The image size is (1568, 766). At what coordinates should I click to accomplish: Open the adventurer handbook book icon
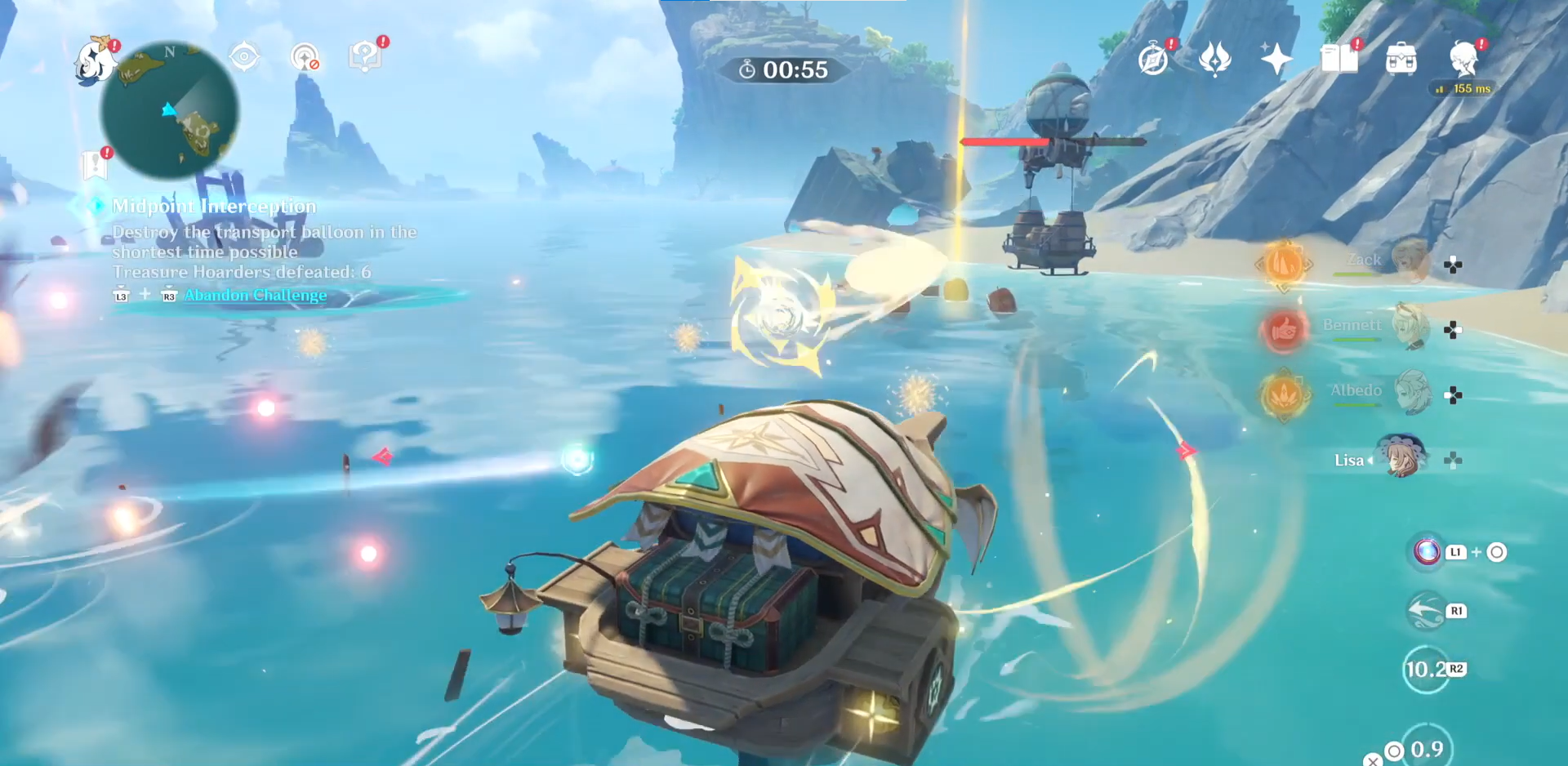[1339, 60]
